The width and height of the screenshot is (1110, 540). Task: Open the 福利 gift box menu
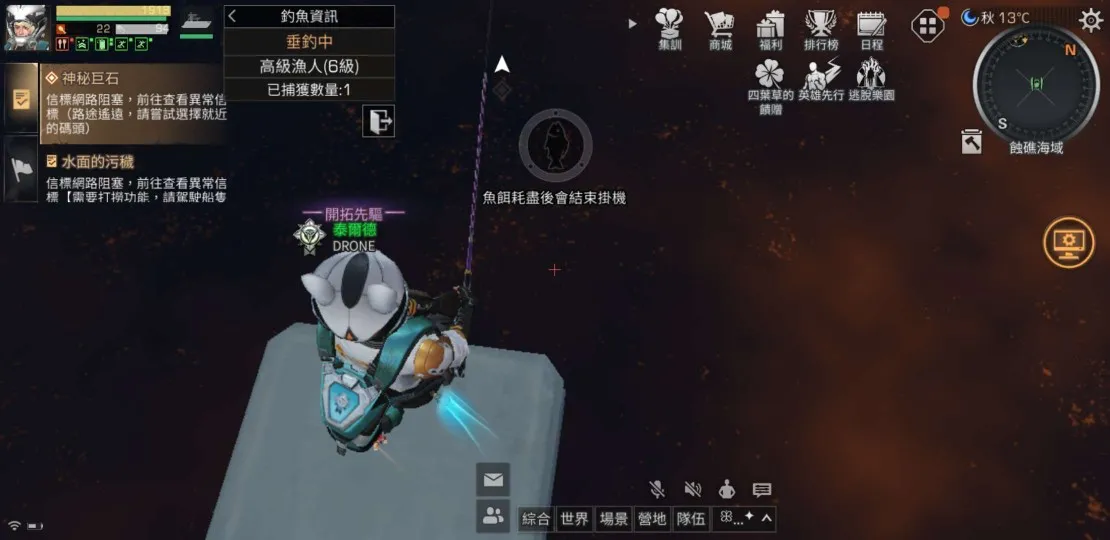click(x=770, y=28)
